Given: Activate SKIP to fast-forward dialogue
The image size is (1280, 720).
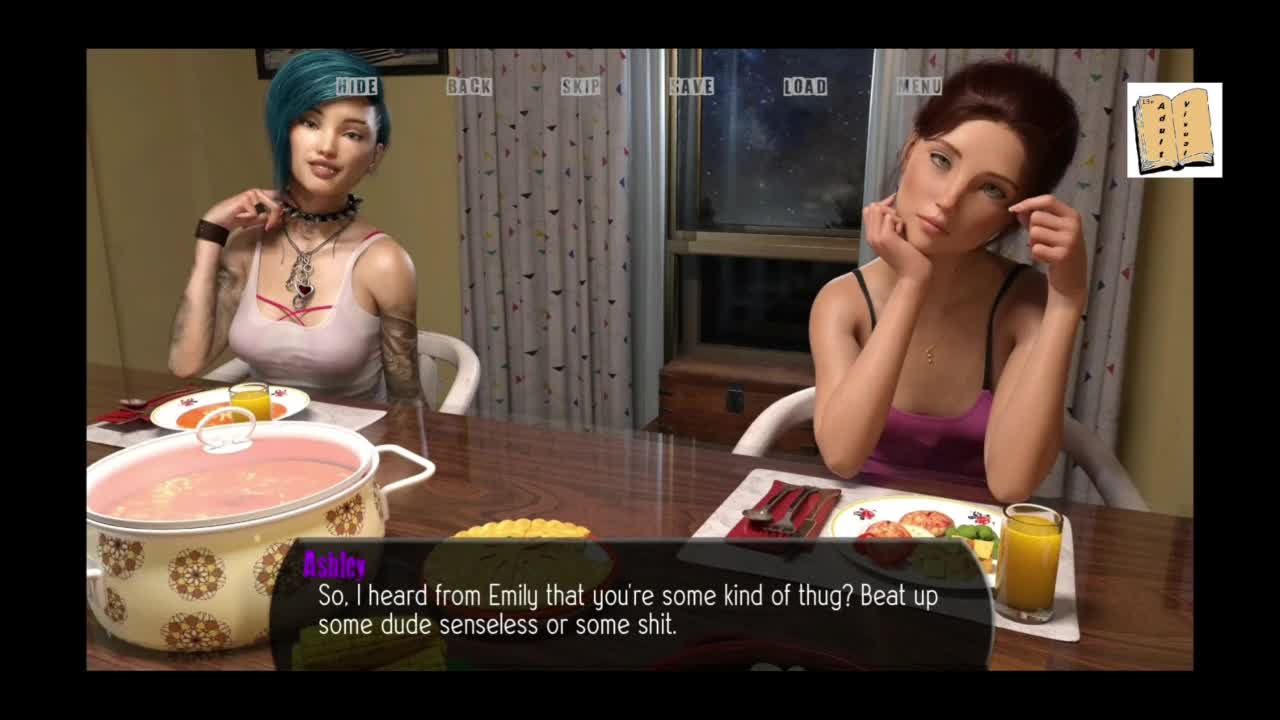Looking at the screenshot, I should point(581,87).
